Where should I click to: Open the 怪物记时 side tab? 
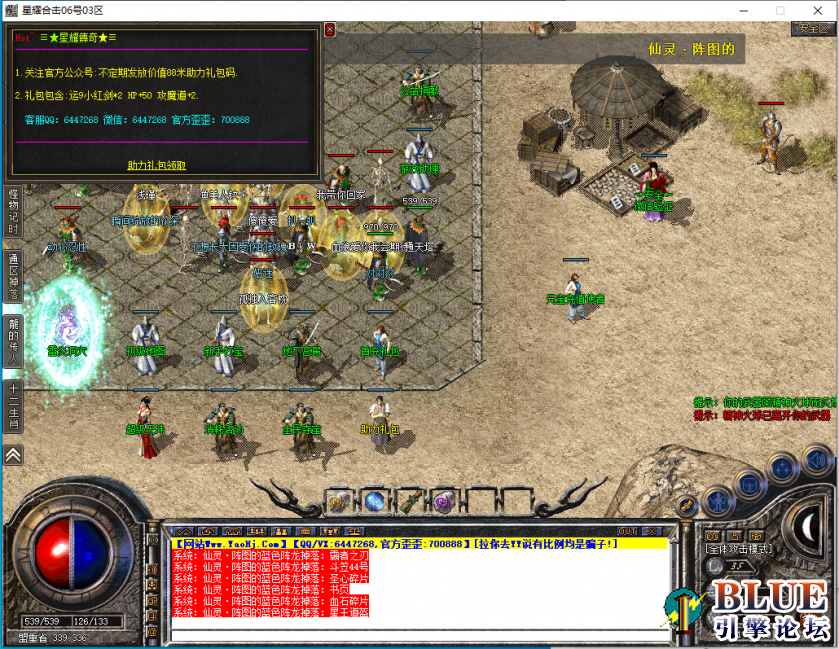(x=13, y=211)
